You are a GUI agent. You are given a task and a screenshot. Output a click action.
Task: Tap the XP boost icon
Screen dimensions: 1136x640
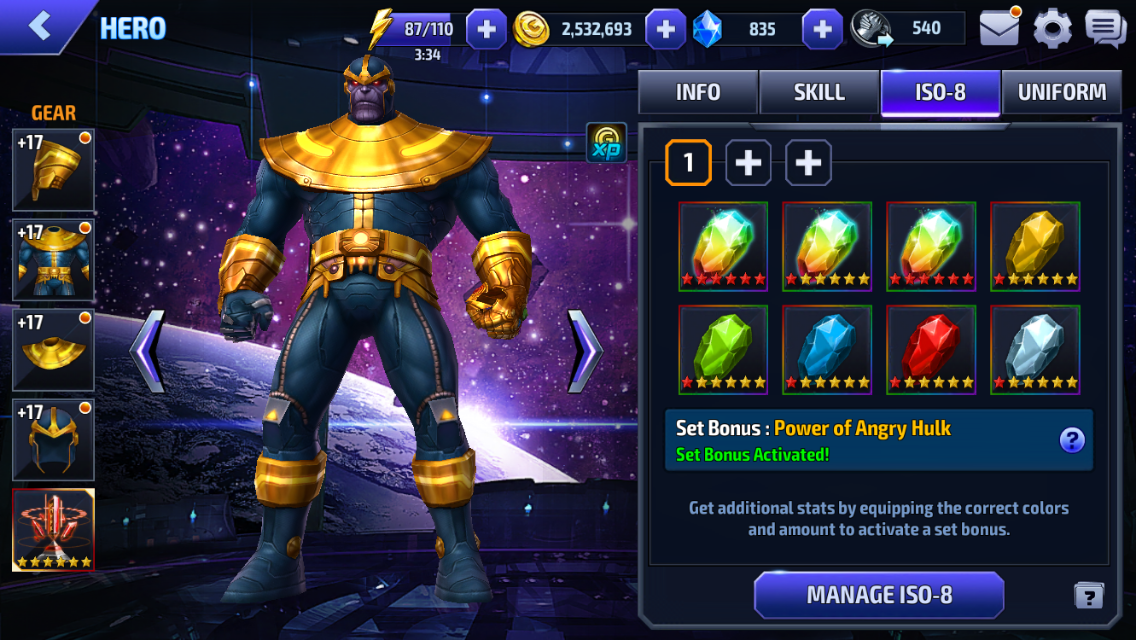click(606, 143)
